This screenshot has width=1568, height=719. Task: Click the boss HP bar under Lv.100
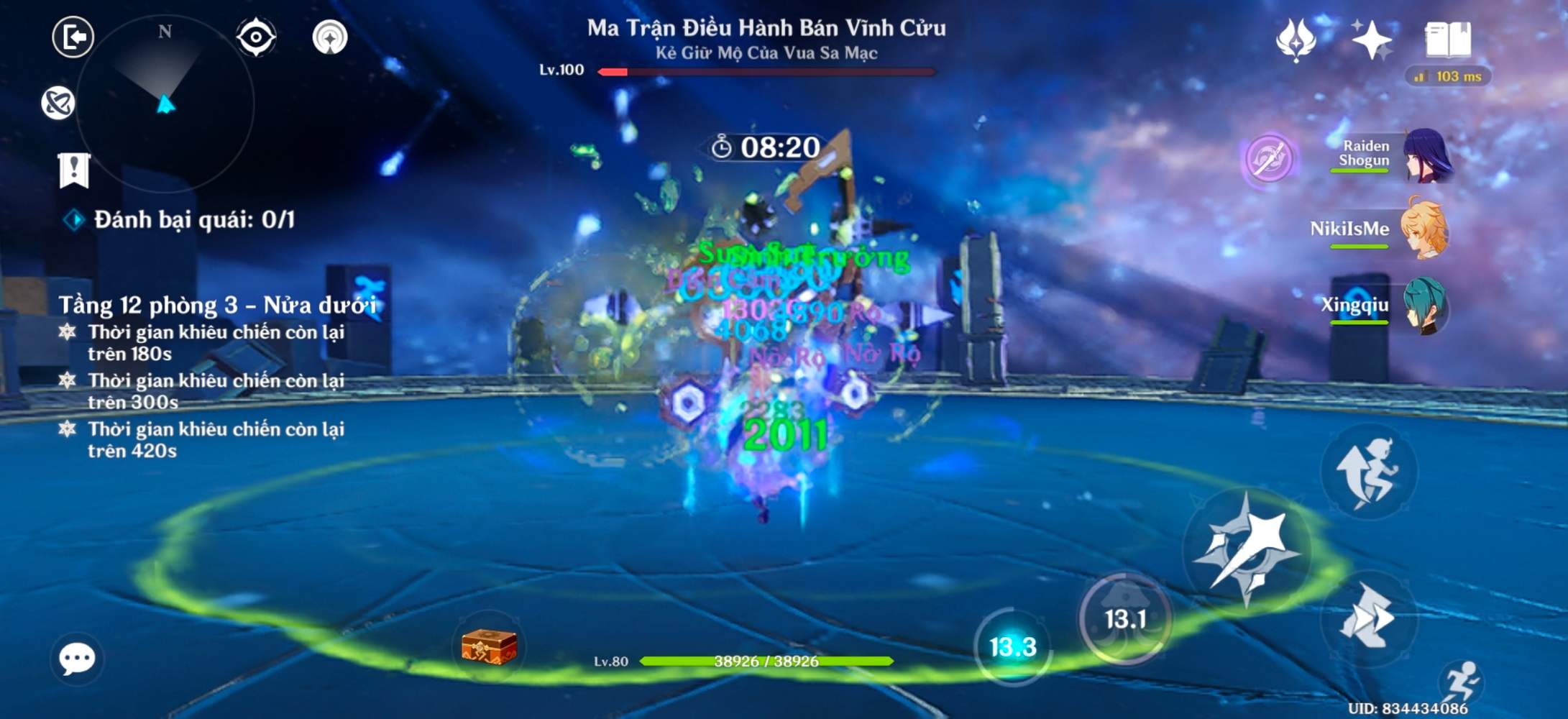[x=769, y=73]
